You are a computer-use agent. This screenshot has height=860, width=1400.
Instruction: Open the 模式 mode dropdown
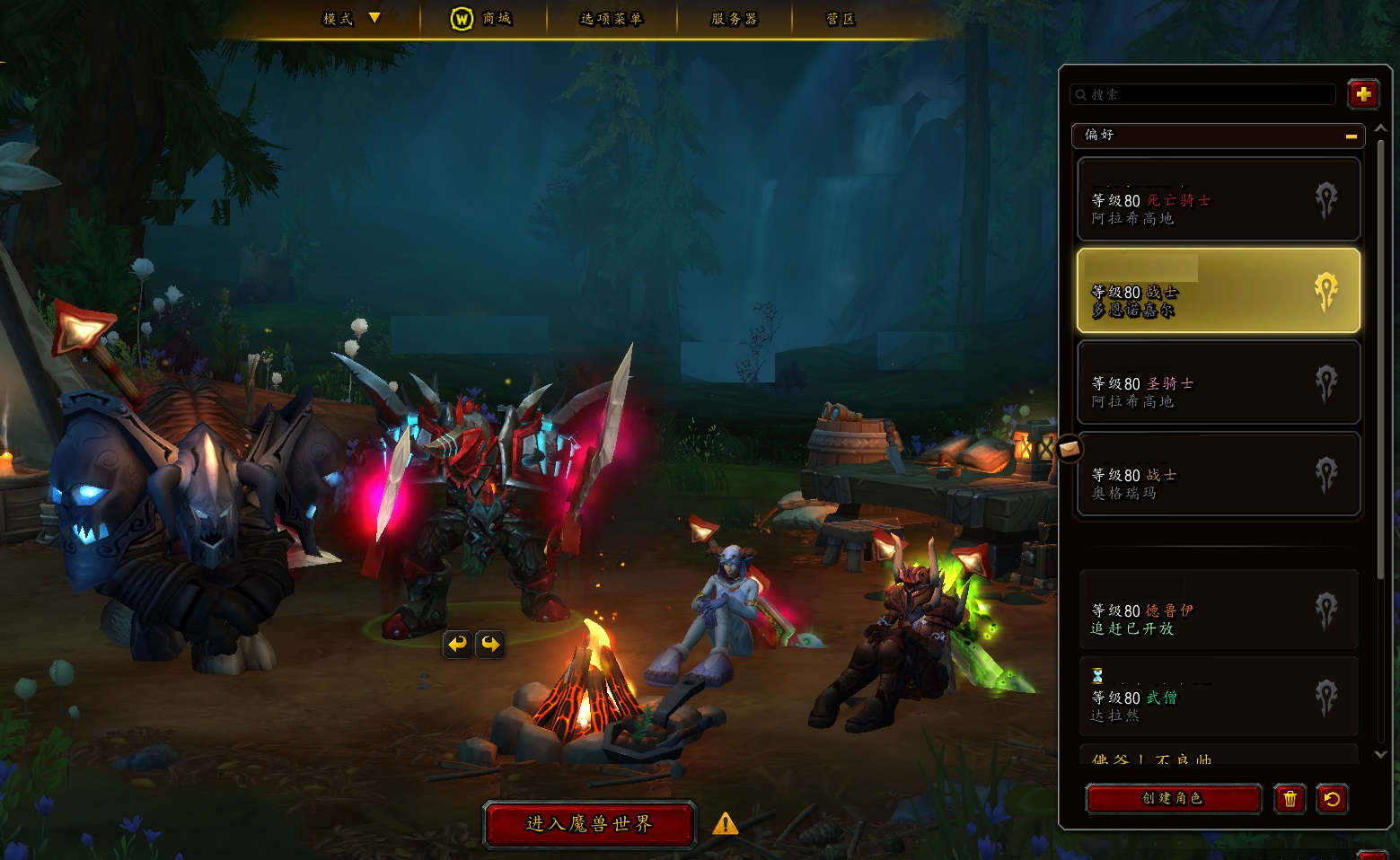coord(351,19)
